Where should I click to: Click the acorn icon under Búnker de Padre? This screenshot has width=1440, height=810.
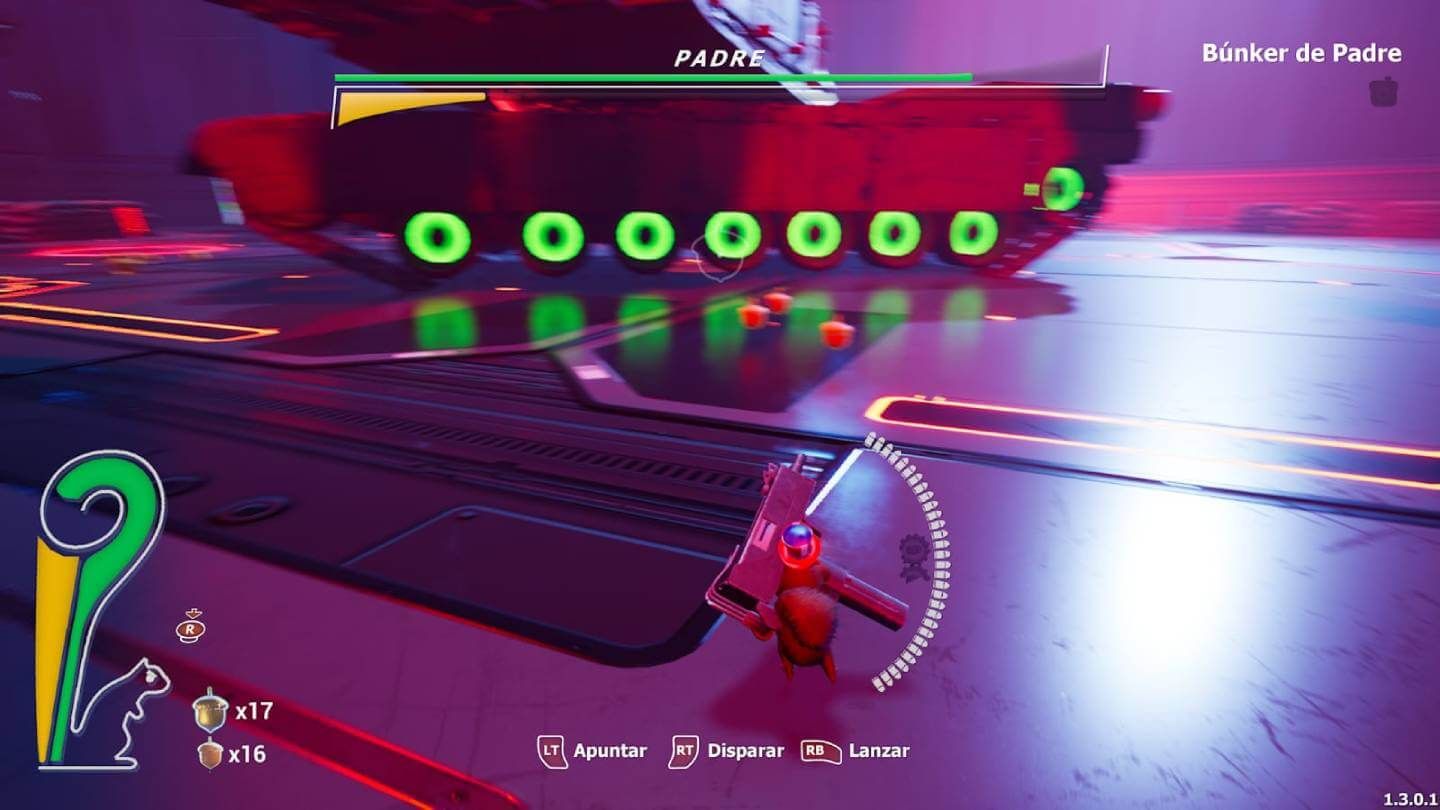1383,92
